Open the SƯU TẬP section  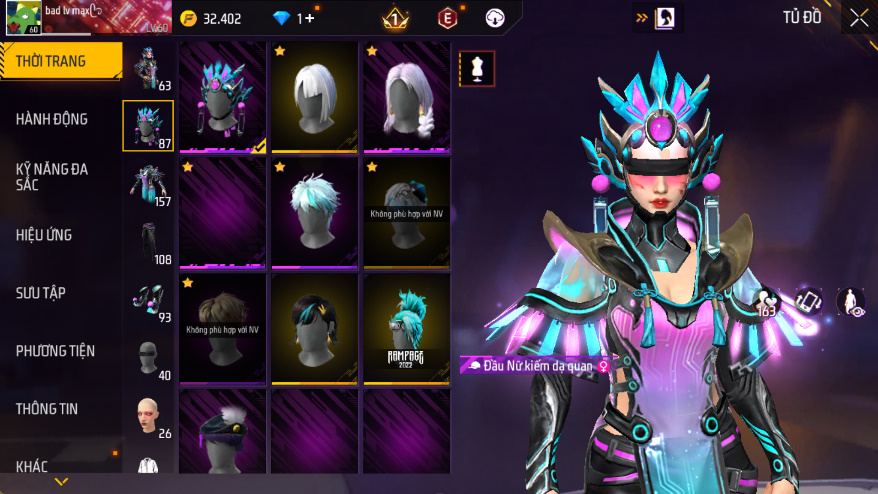coord(41,293)
